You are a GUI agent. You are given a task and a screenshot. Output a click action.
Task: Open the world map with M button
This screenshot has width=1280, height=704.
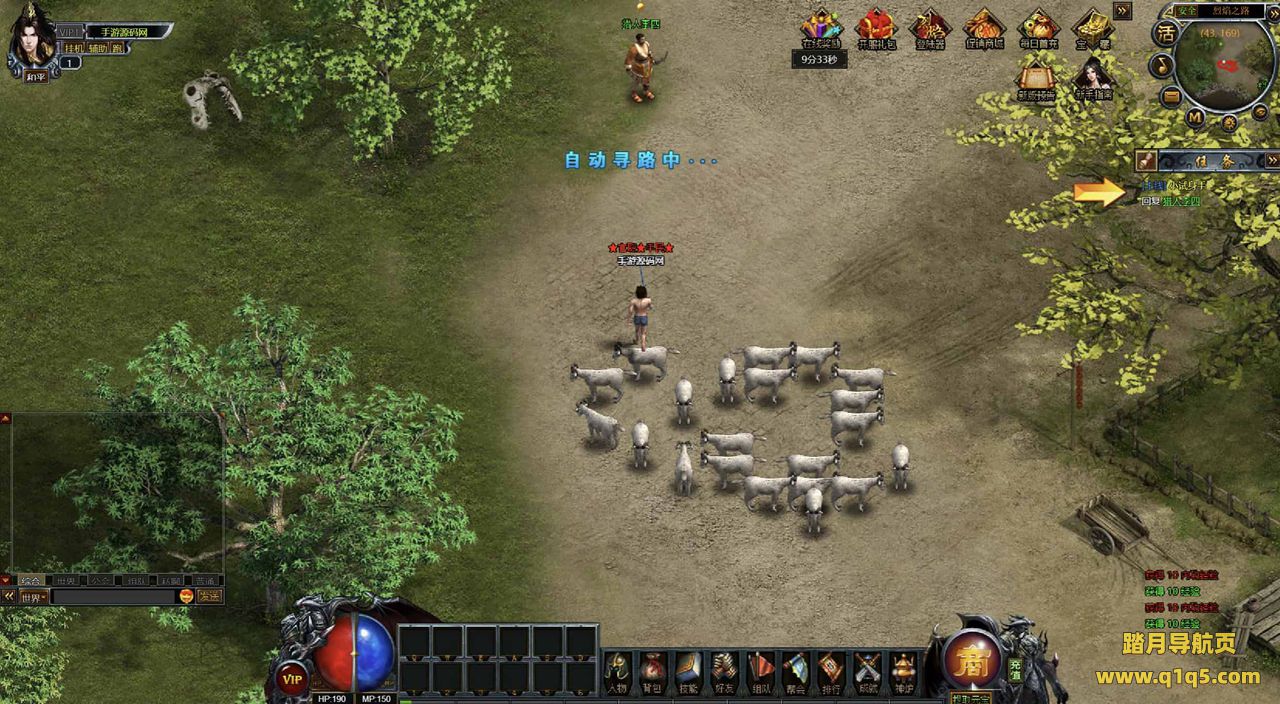(1194, 117)
